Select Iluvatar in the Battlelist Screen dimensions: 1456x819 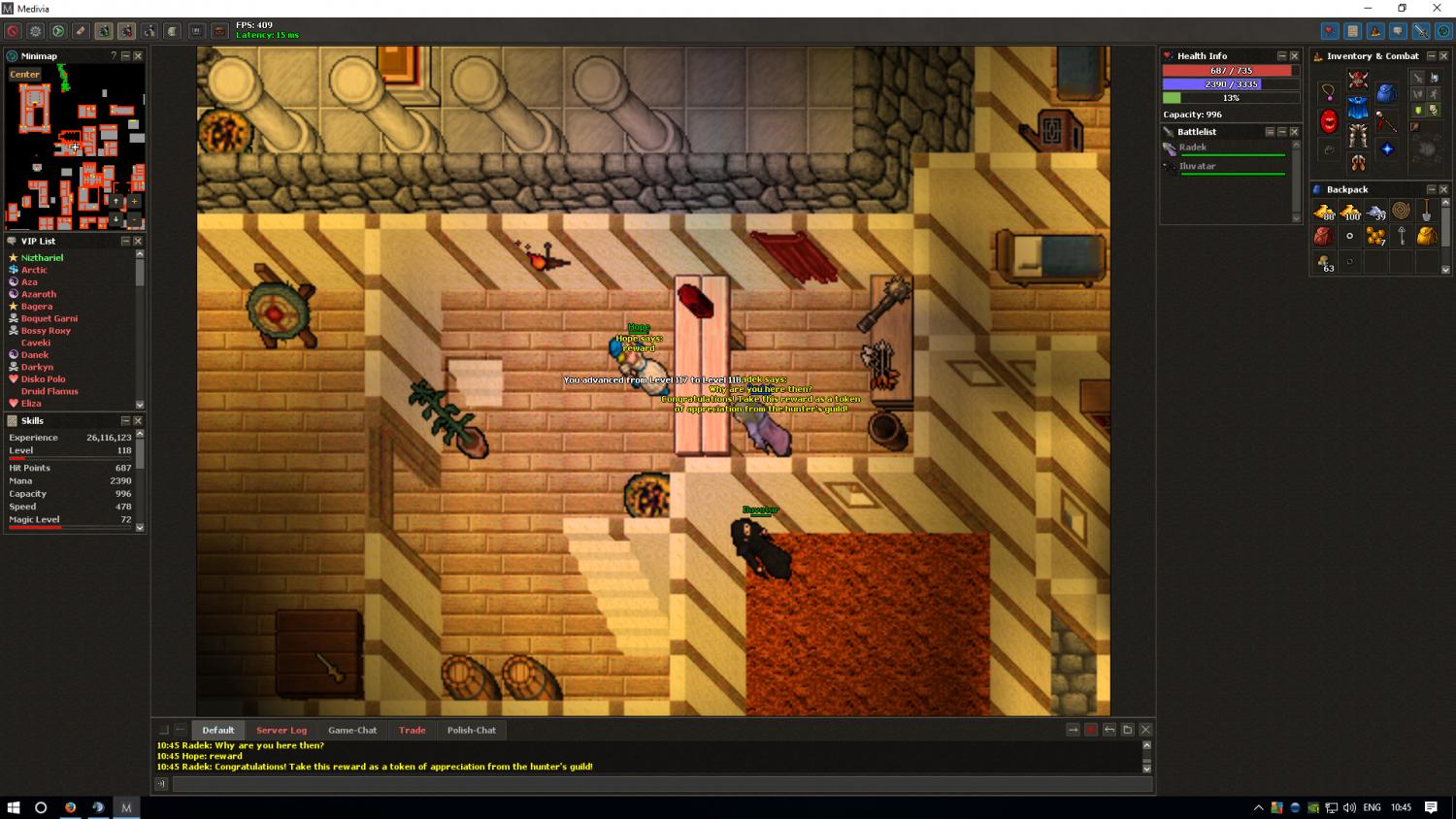1197,166
